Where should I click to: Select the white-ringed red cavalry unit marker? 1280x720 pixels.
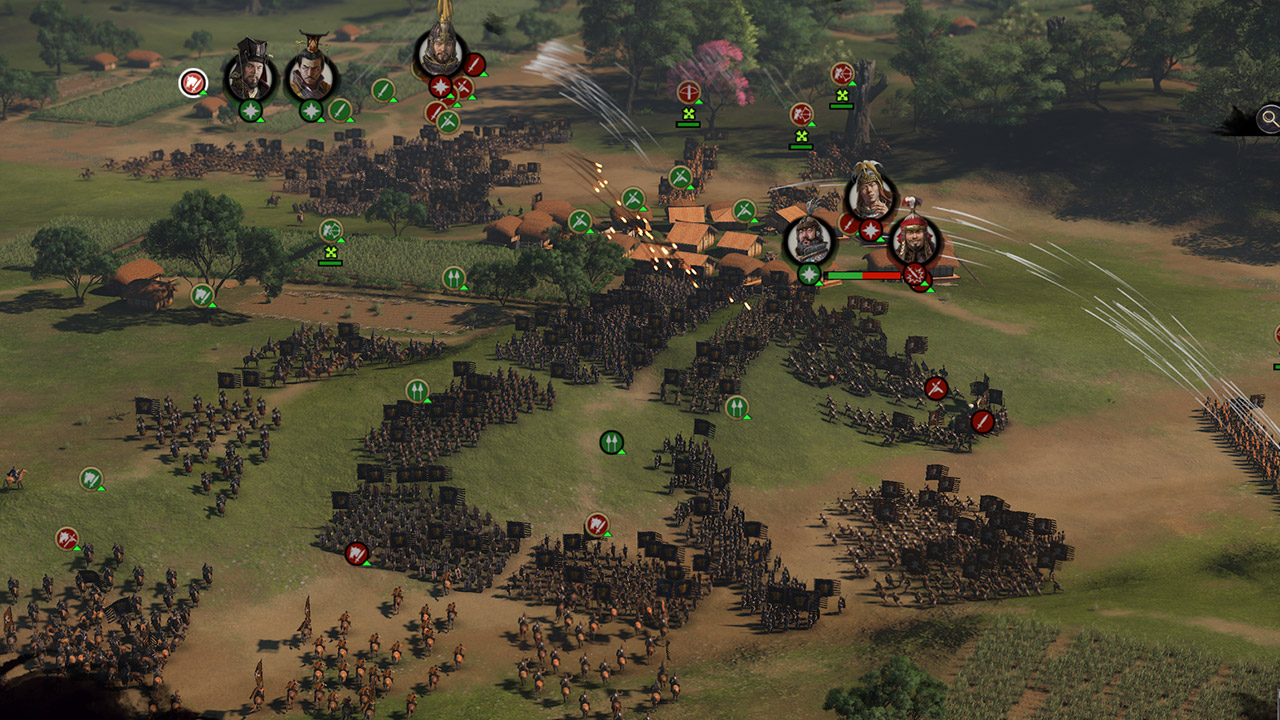coord(193,82)
